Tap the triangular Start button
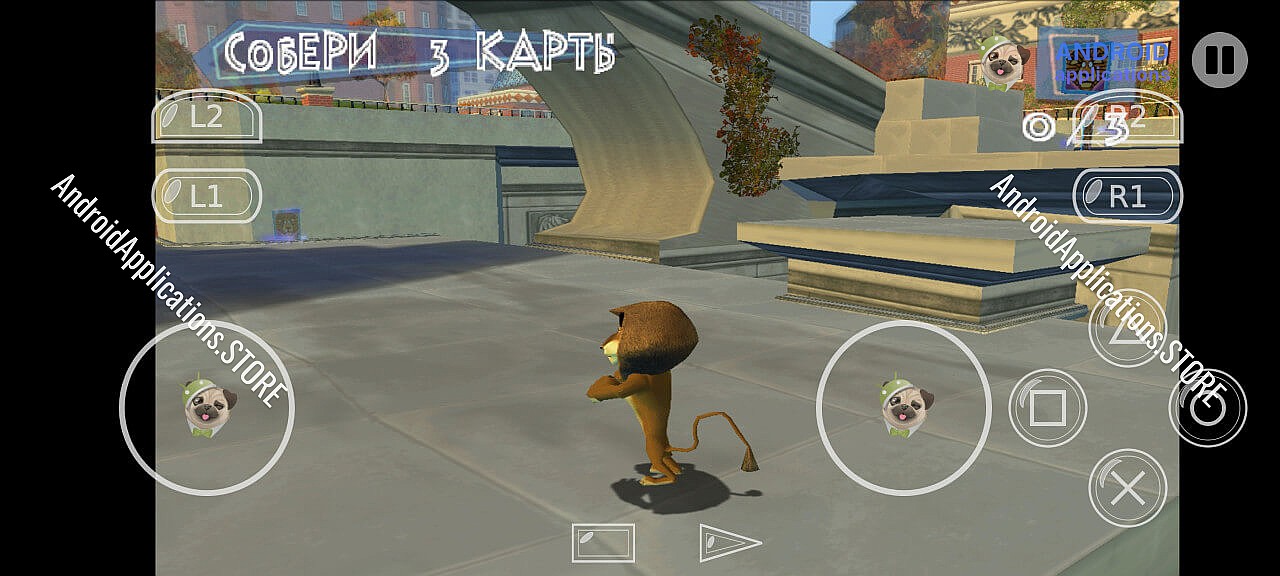 (728, 542)
